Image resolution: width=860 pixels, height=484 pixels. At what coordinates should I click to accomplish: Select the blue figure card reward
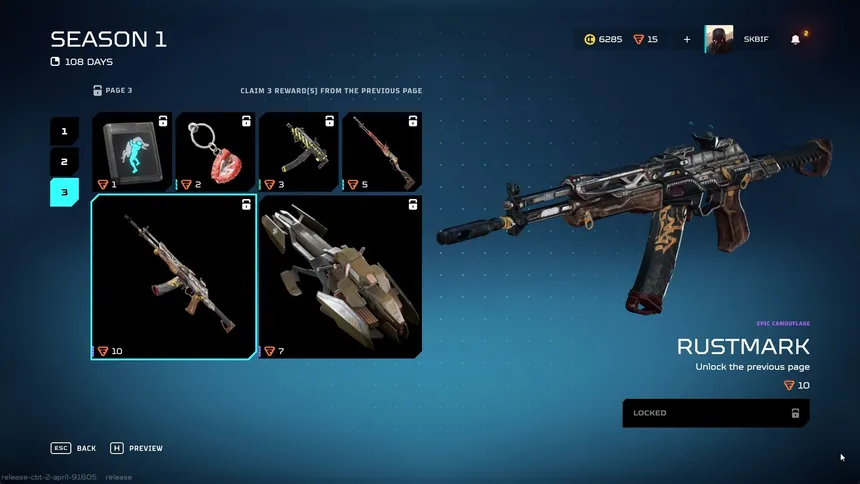[x=132, y=151]
